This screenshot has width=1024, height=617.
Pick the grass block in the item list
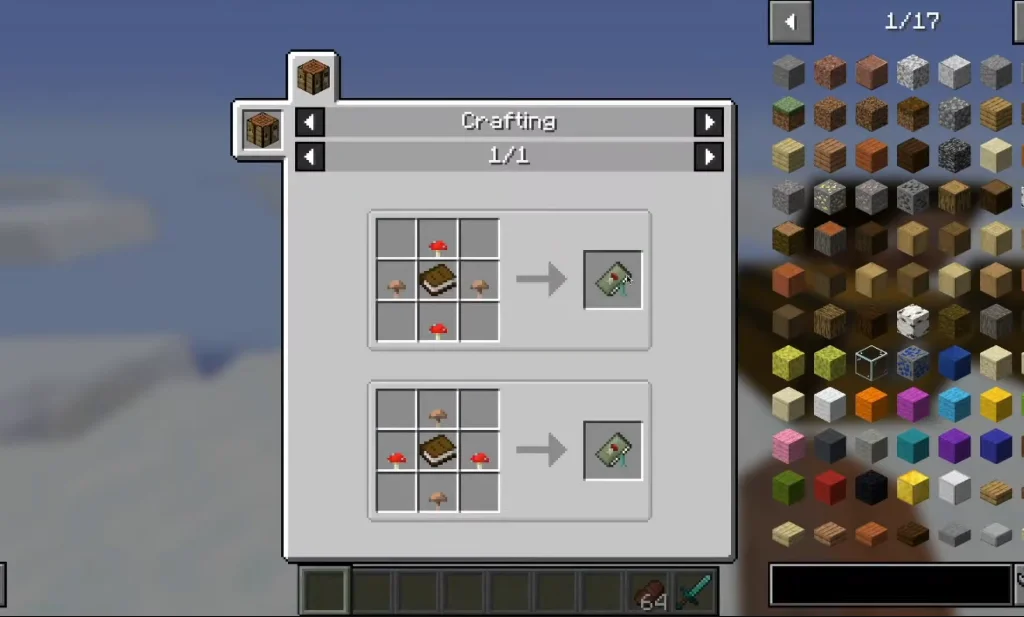pos(788,114)
